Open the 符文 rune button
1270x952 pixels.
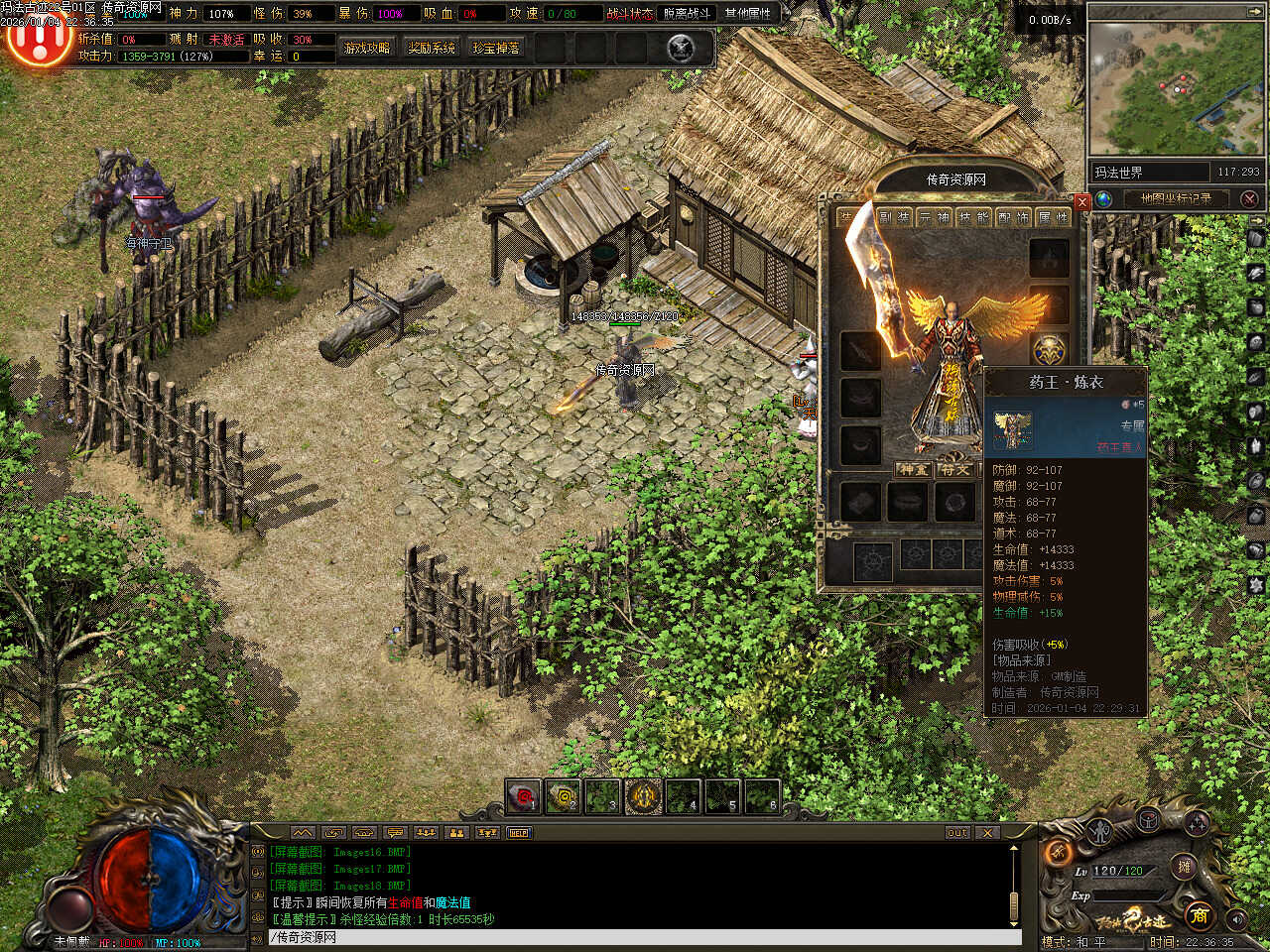[955, 469]
